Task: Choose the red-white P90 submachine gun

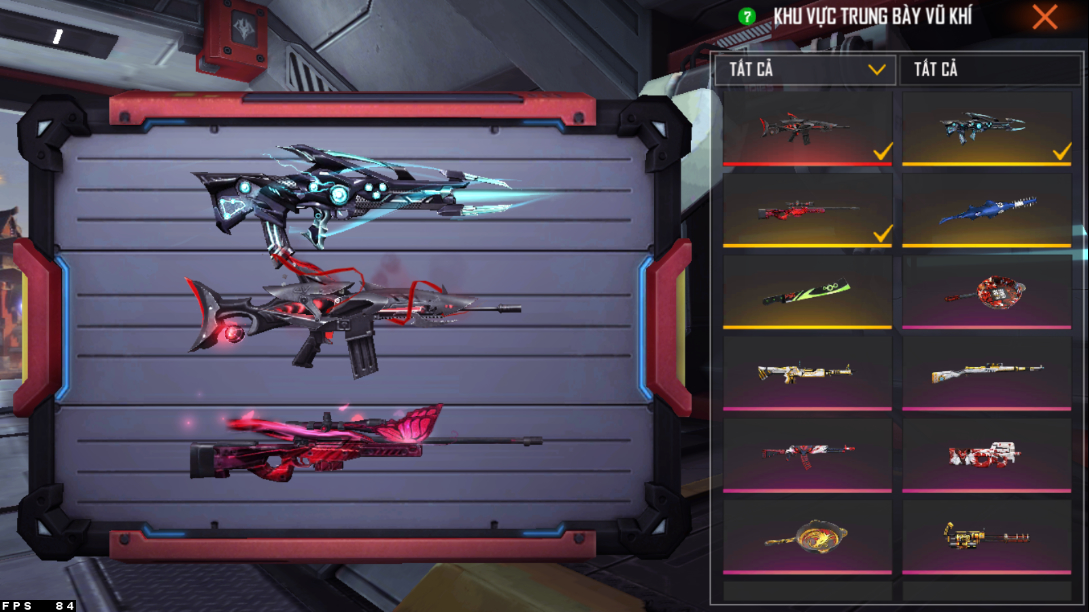Action: click(986, 455)
